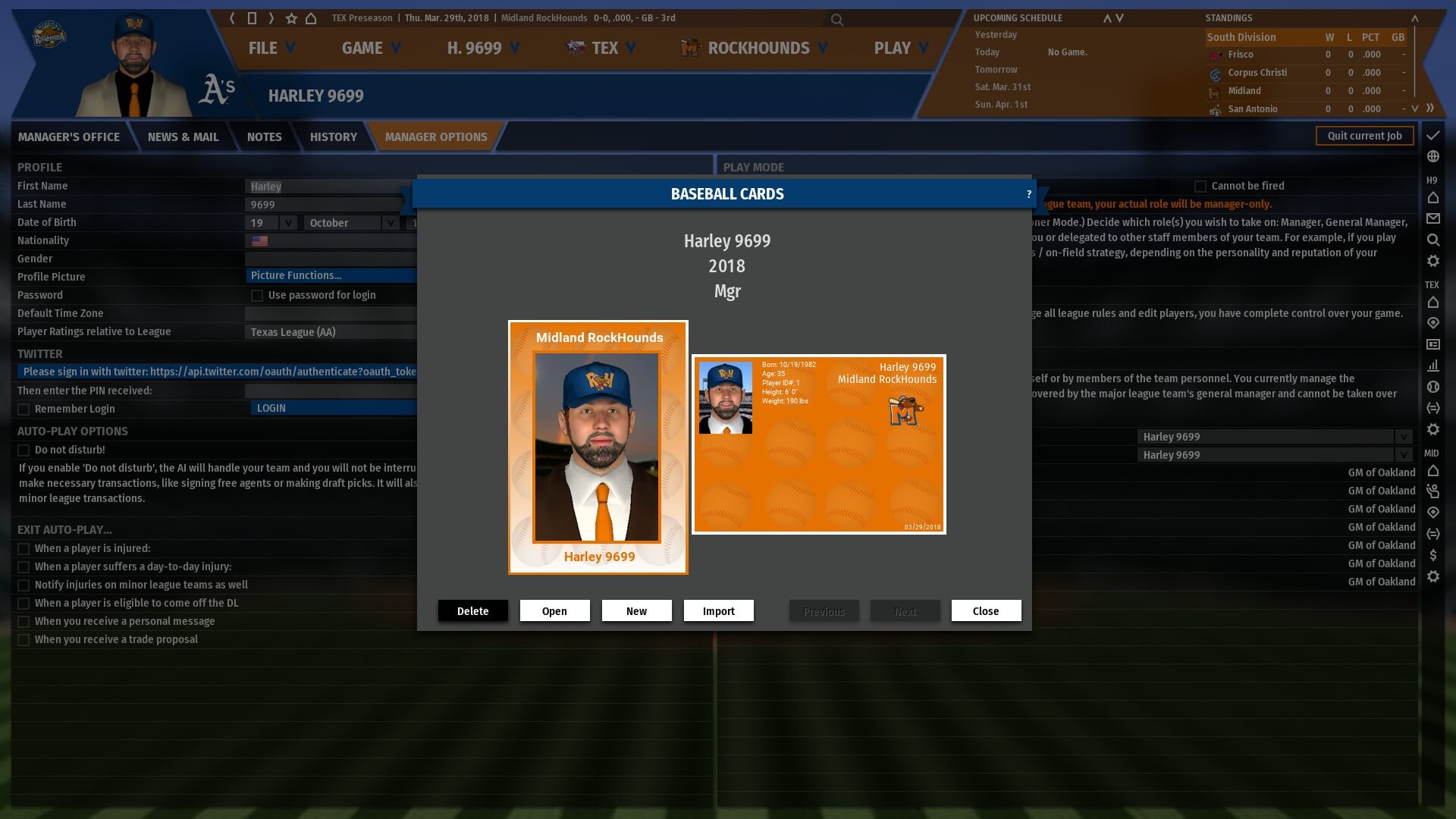Select the Midland RockHounds card front
1456x819 pixels.
click(598, 447)
